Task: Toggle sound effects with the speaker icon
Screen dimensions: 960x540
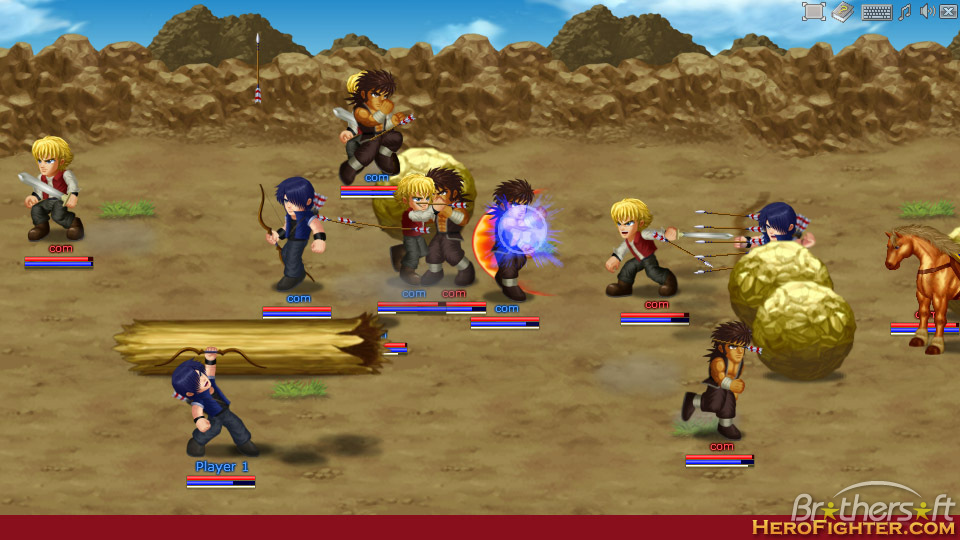Action: pyautogui.click(x=927, y=12)
